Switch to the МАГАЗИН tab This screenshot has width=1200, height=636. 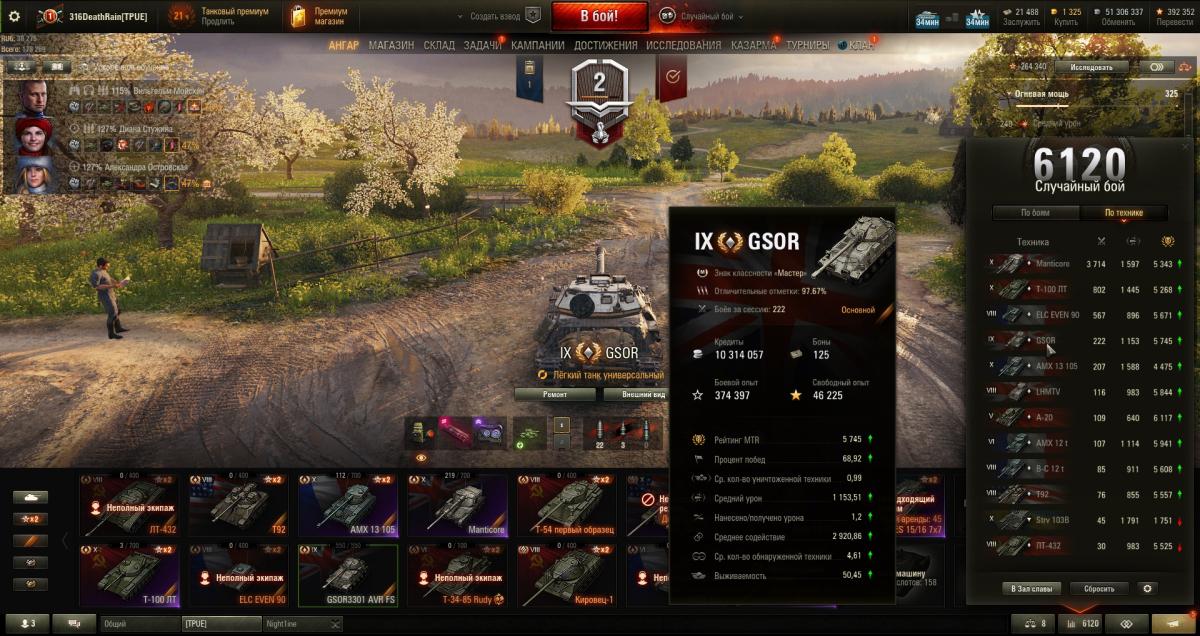click(x=391, y=45)
